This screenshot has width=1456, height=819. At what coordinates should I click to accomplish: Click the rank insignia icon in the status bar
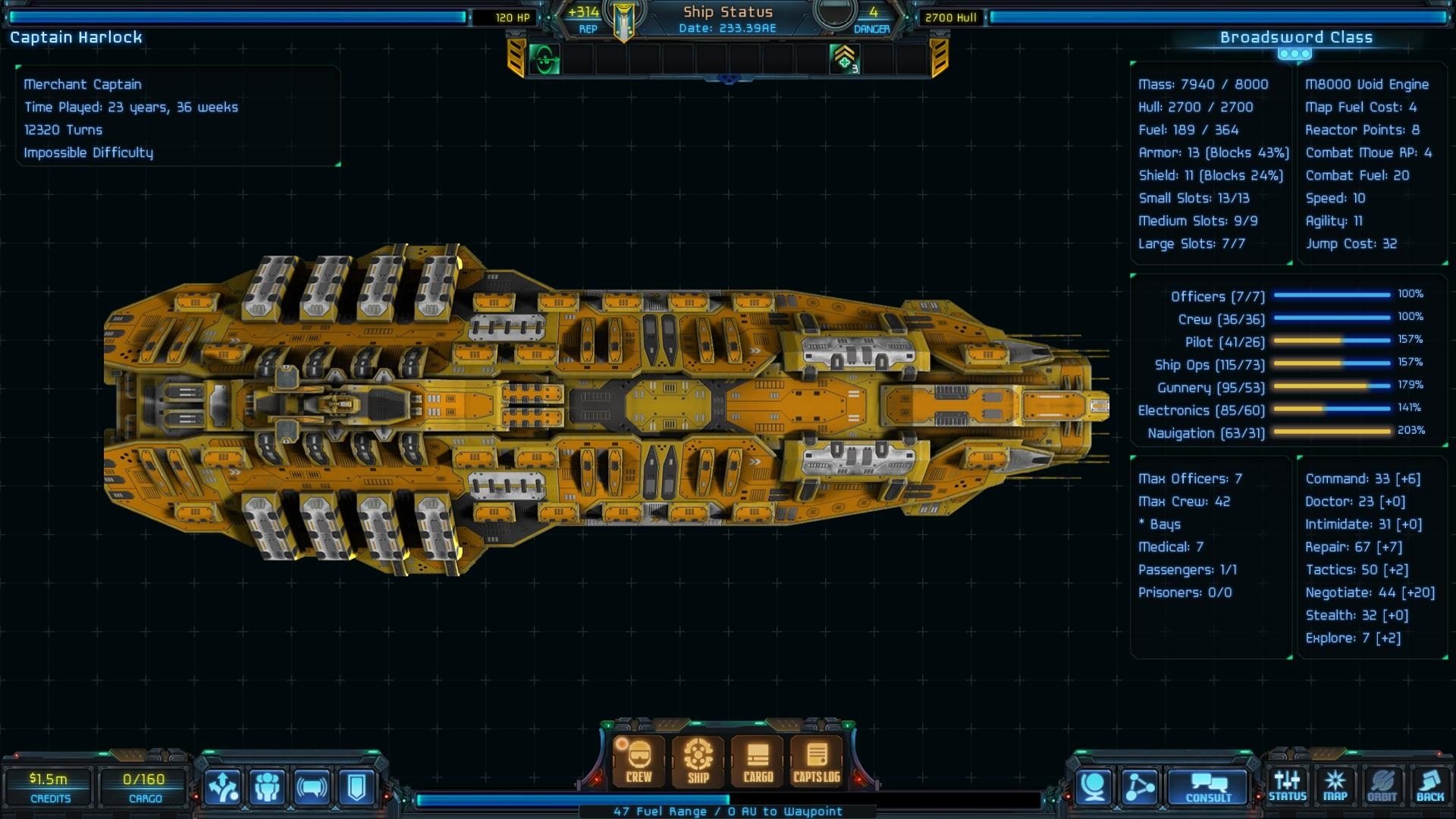844,59
